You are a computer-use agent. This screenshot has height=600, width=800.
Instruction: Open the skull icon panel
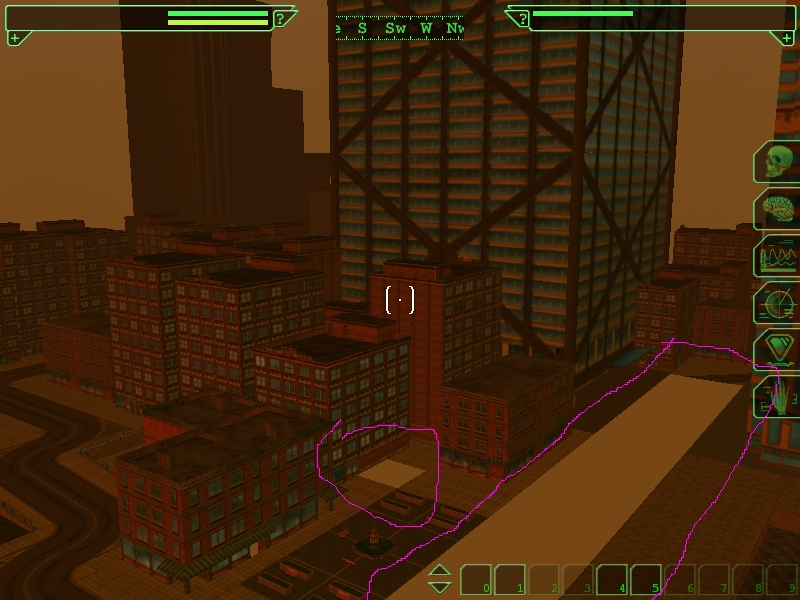coord(777,162)
